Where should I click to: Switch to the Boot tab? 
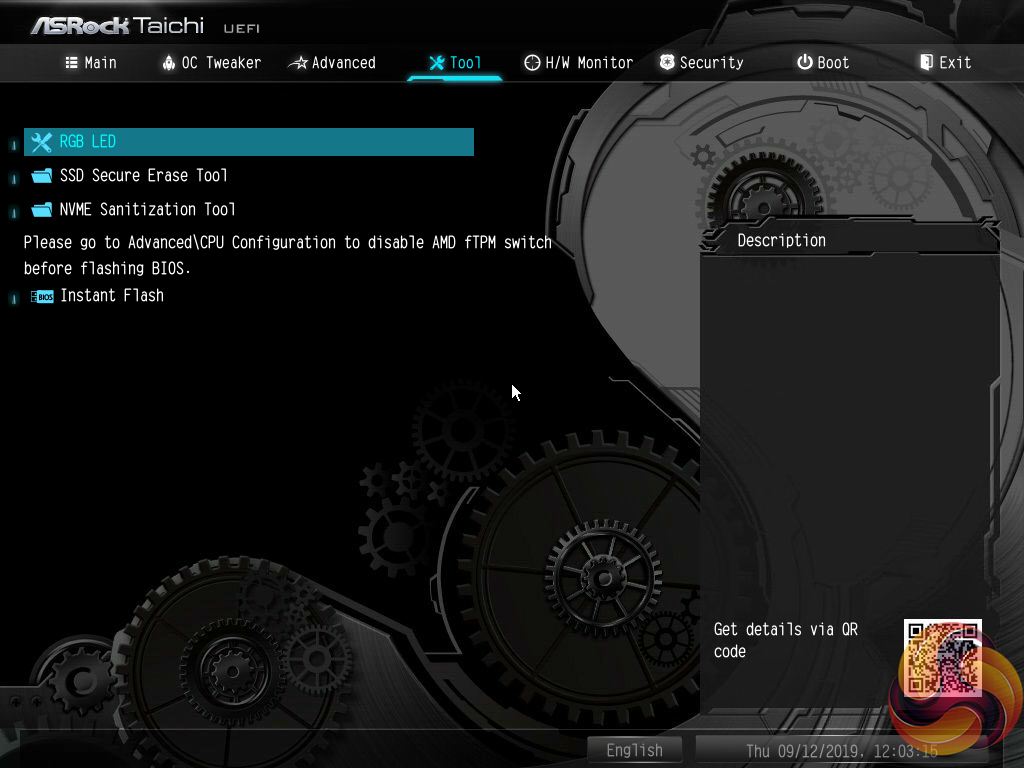point(822,63)
